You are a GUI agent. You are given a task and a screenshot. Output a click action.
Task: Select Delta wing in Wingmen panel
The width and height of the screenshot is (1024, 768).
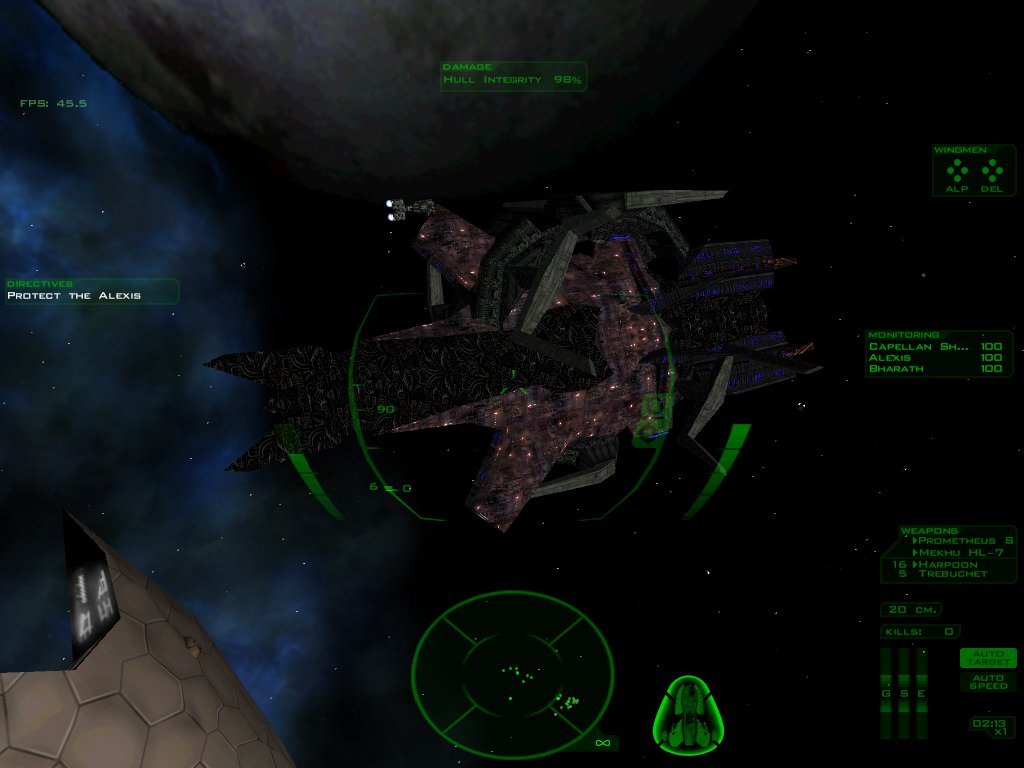click(991, 173)
